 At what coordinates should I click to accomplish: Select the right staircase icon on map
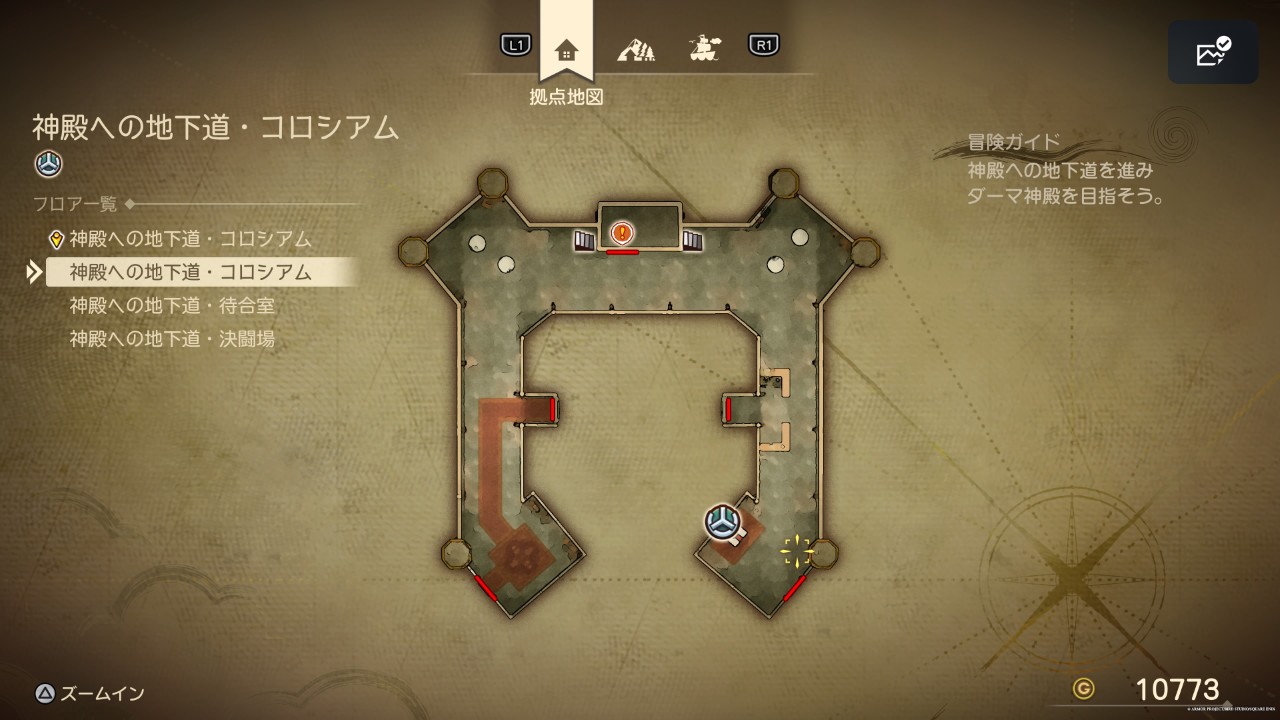pyautogui.click(x=692, y=240)
